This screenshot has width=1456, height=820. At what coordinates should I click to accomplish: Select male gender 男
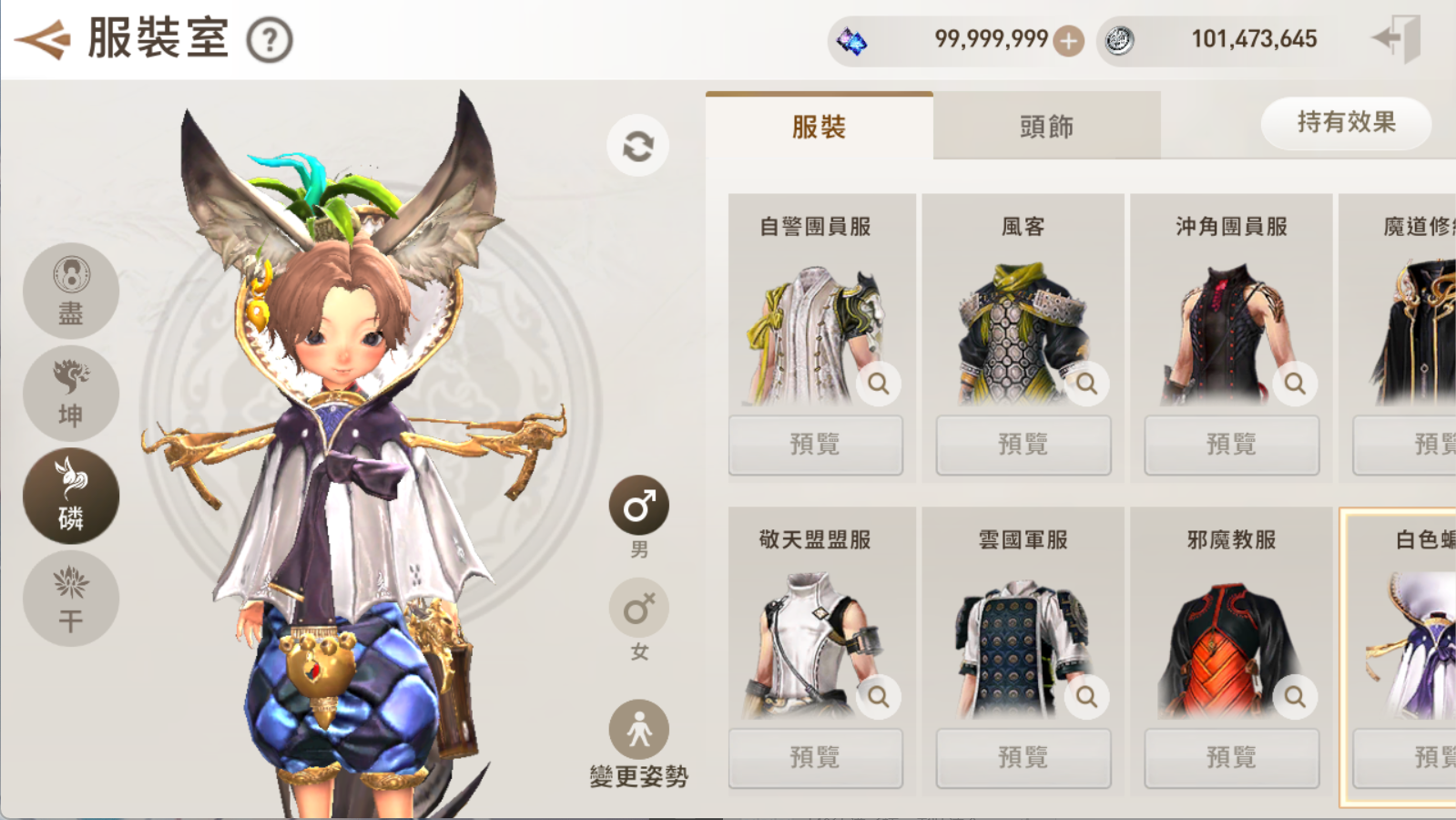pos(638,507)
